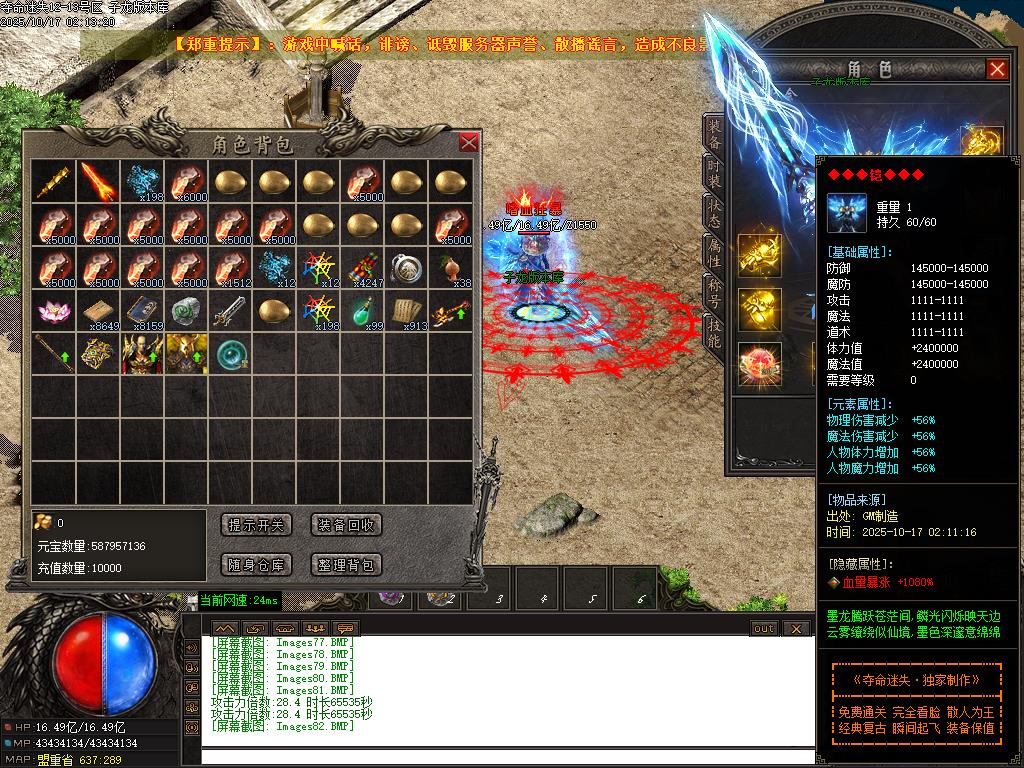The image size is (1024, 768).
Task: Choose the blue book stack of 8159
Action: coord(143,311)
